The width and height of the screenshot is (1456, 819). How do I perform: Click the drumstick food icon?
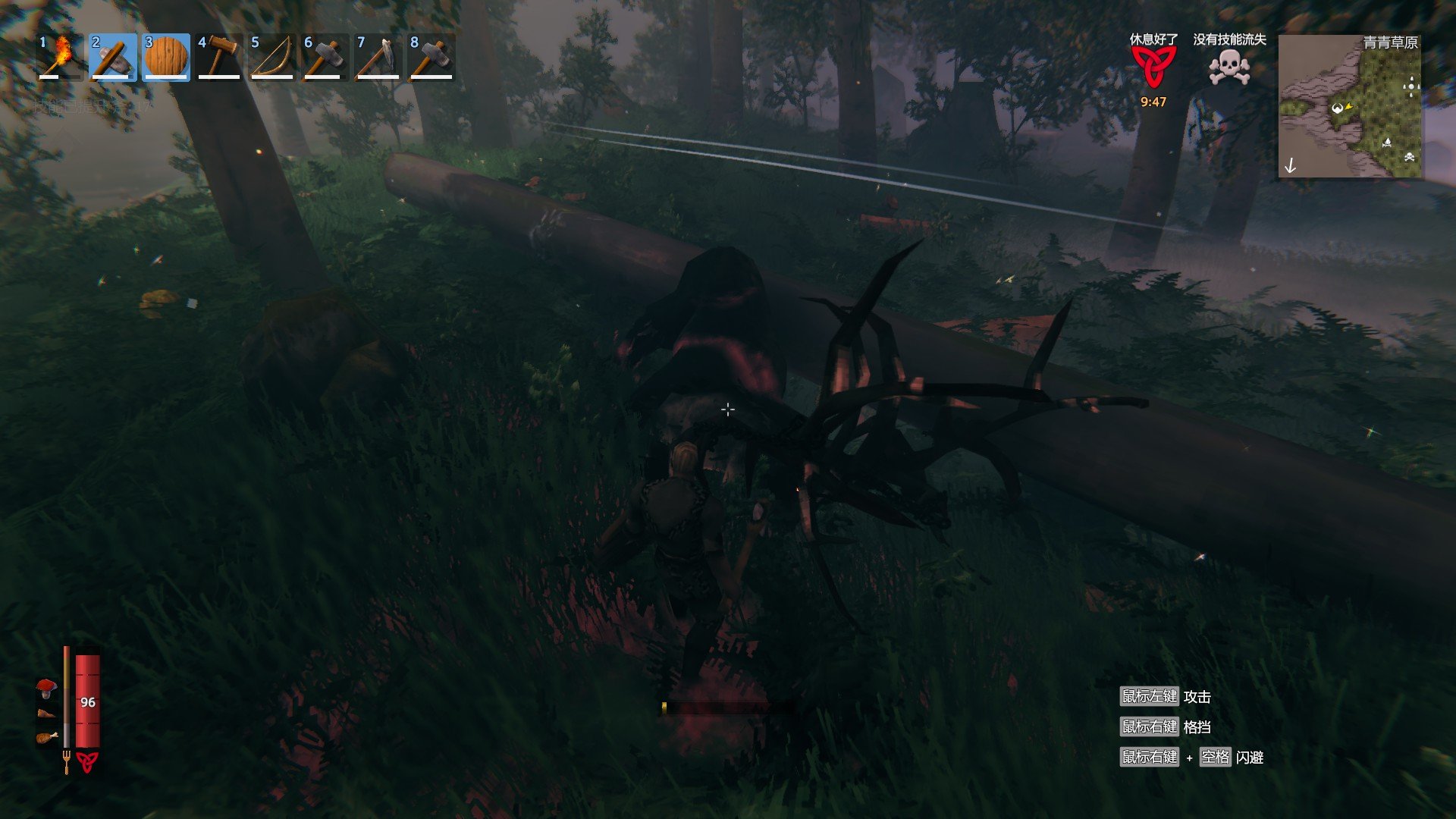pos(47,737)
